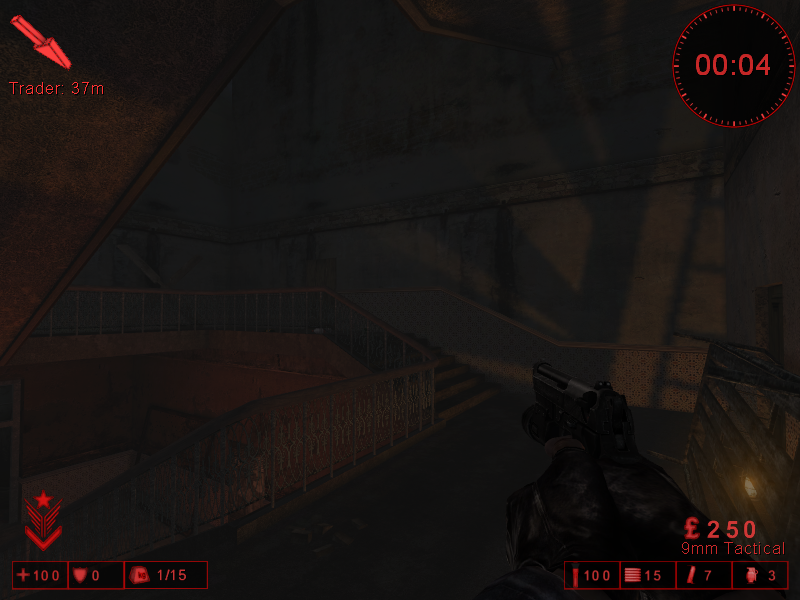
Task: Click the red Trader direction arrow
Action: (x=36, y=41)
